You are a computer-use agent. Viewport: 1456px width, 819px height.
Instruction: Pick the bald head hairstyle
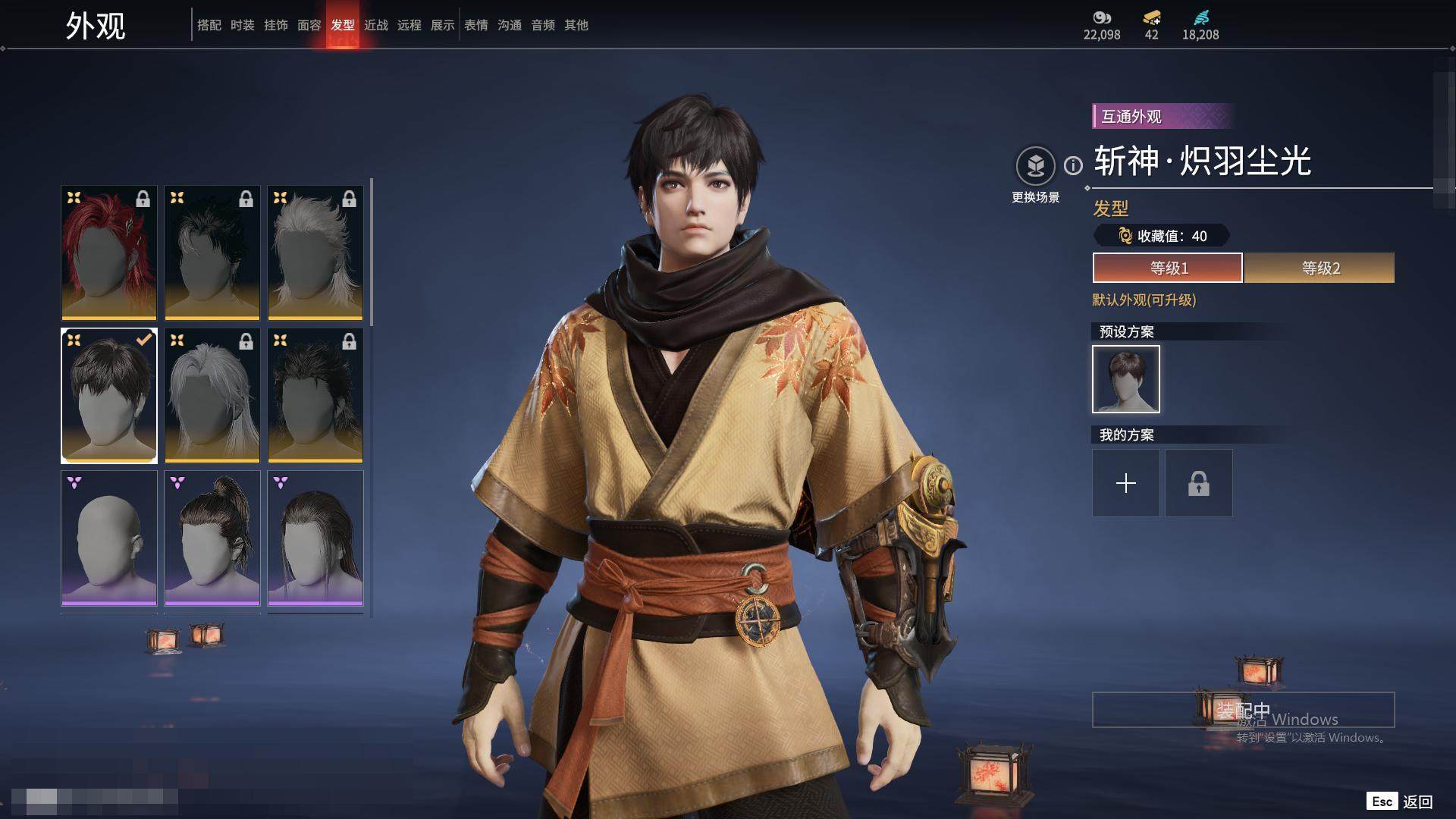[109, 538]
